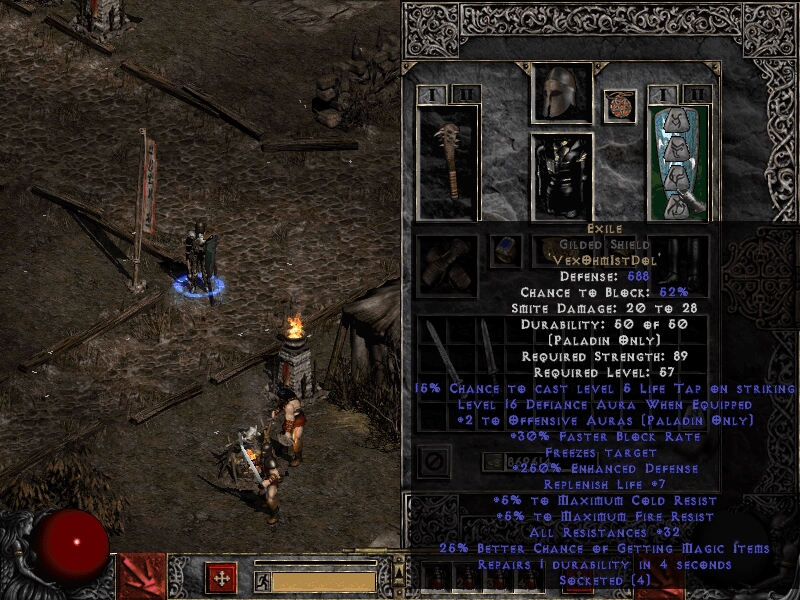Choose tab II above the shield slot

[696, 94]
